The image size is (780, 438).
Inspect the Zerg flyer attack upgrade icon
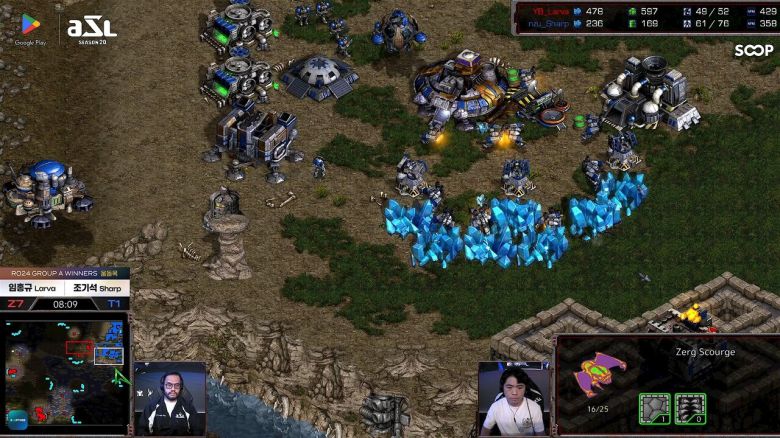click(690, 408)
